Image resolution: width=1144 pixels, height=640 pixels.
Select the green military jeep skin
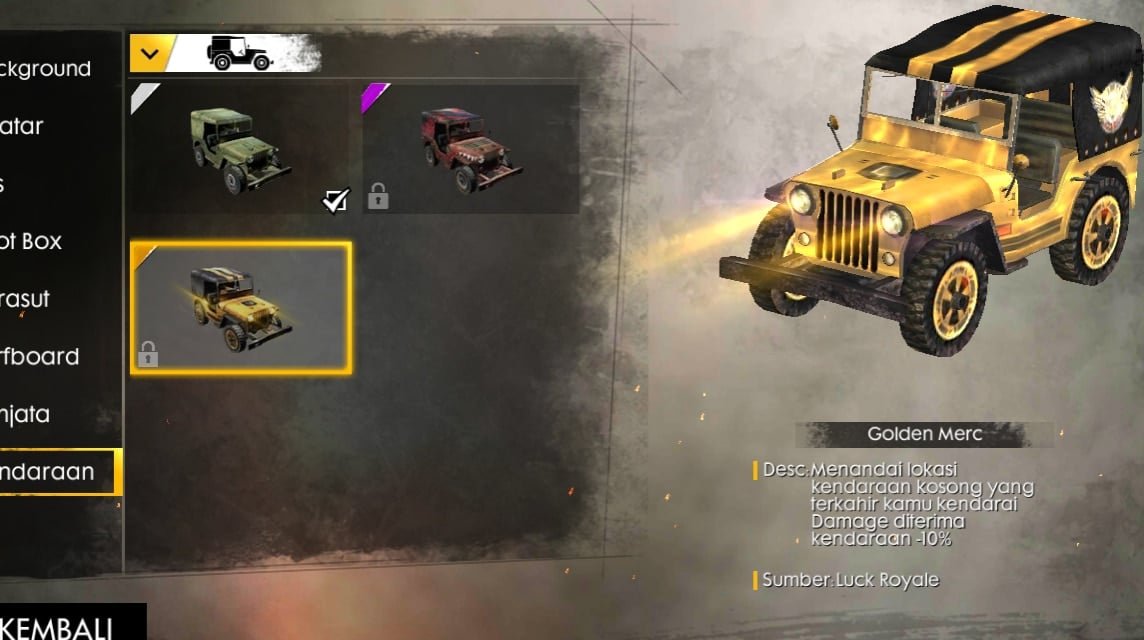(240, 150)
